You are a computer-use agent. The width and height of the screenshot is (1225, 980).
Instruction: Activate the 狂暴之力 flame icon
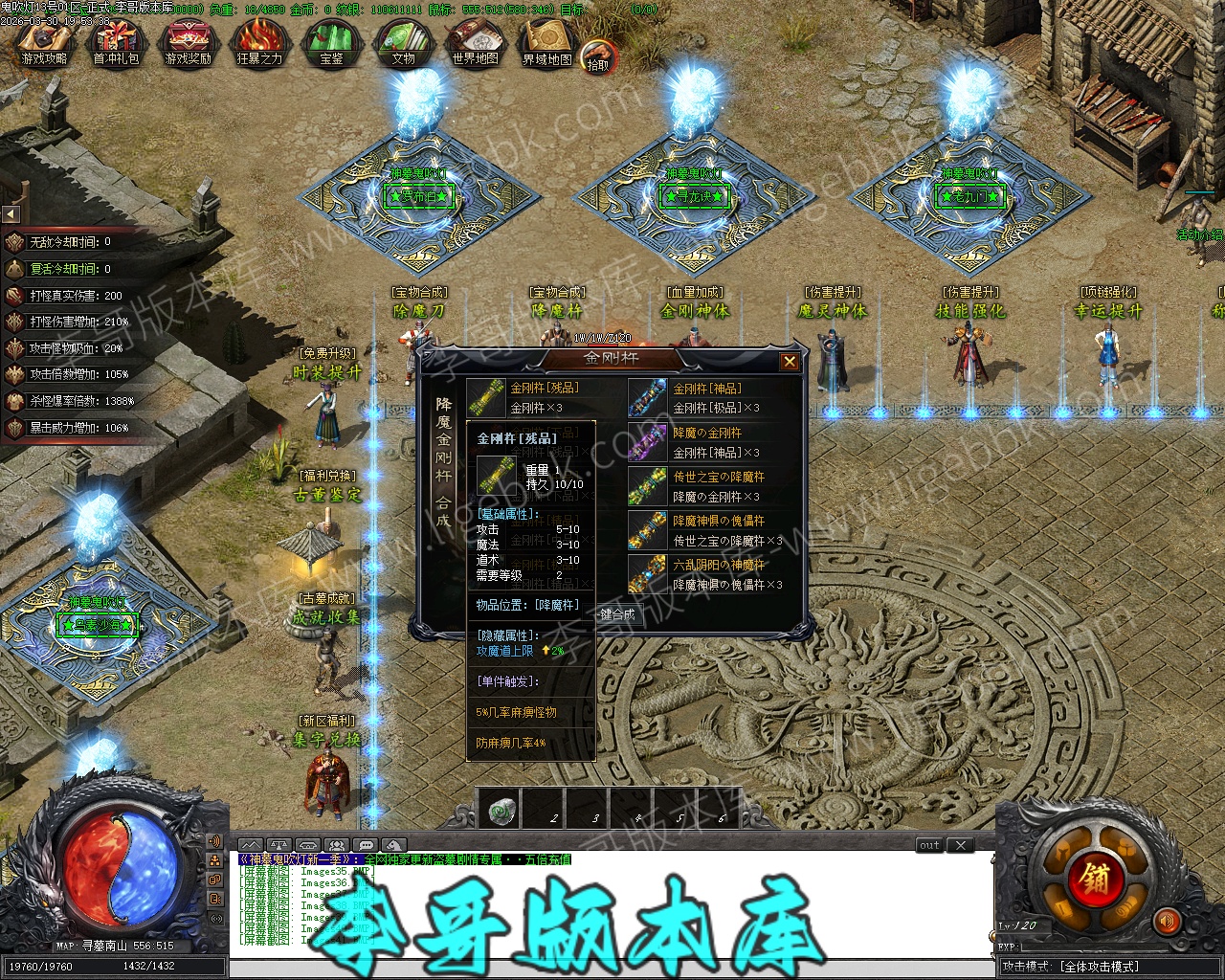pyautogui.click(x=259, y=44)
